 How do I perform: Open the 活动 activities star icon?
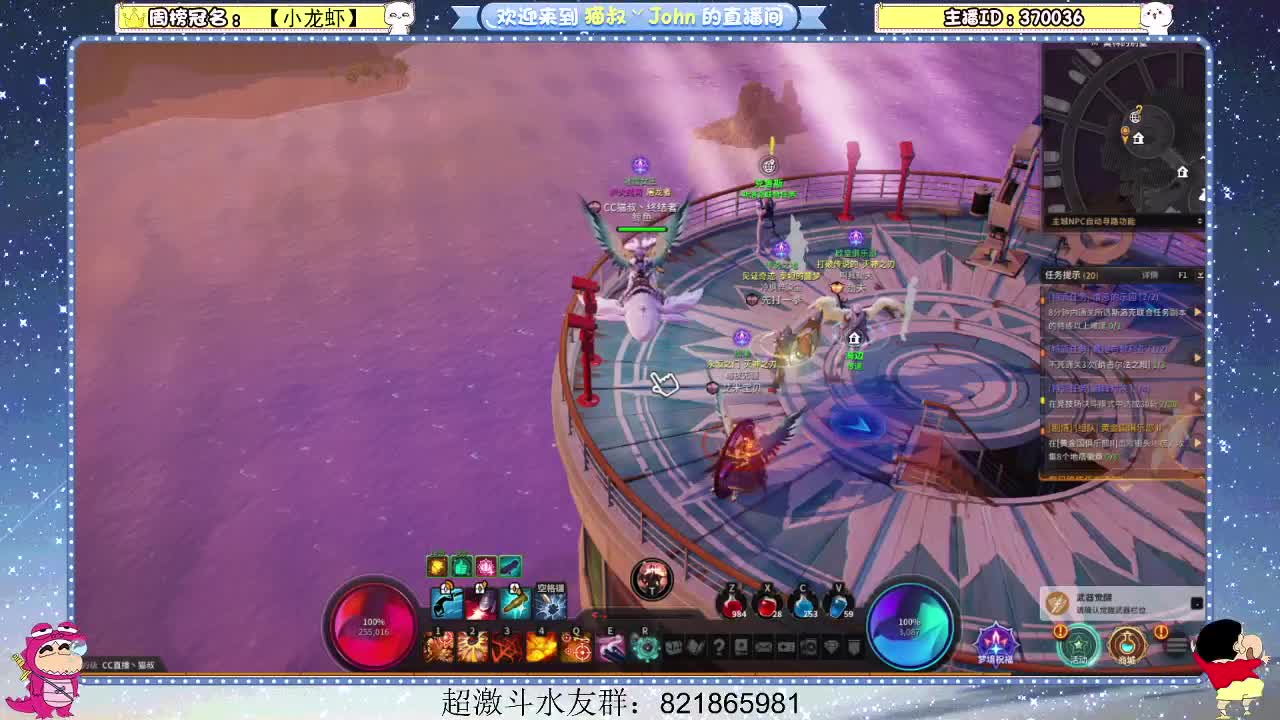pyautogui.click(x=1078, y=645)
